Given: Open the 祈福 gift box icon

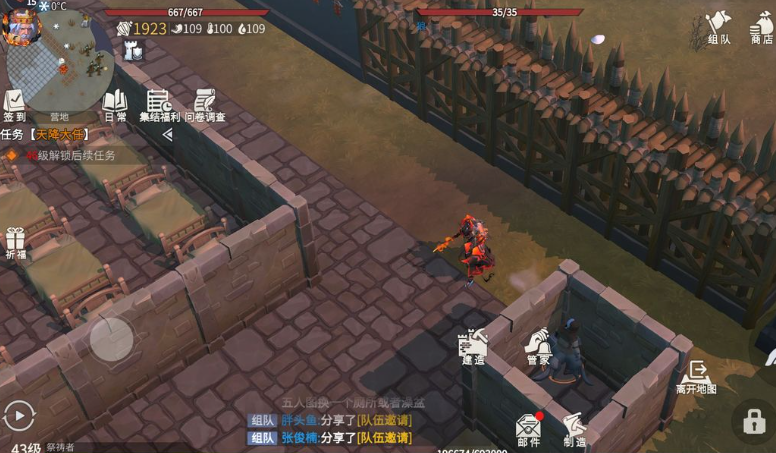Looking at the screenshot, I should (15, 244).
